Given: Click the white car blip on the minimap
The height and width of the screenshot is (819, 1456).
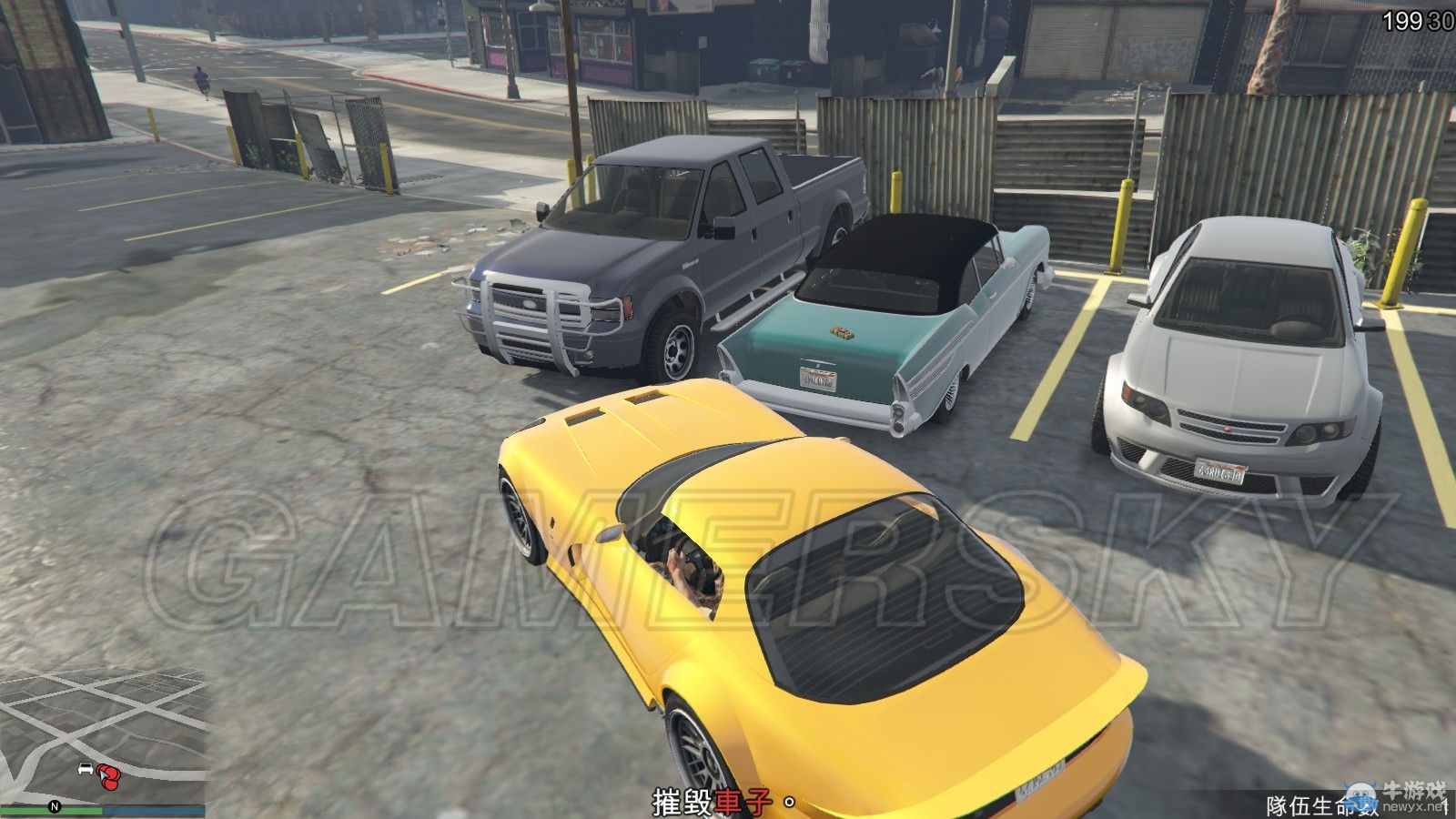Looking at the screenshot, I should tap(86, 769).
